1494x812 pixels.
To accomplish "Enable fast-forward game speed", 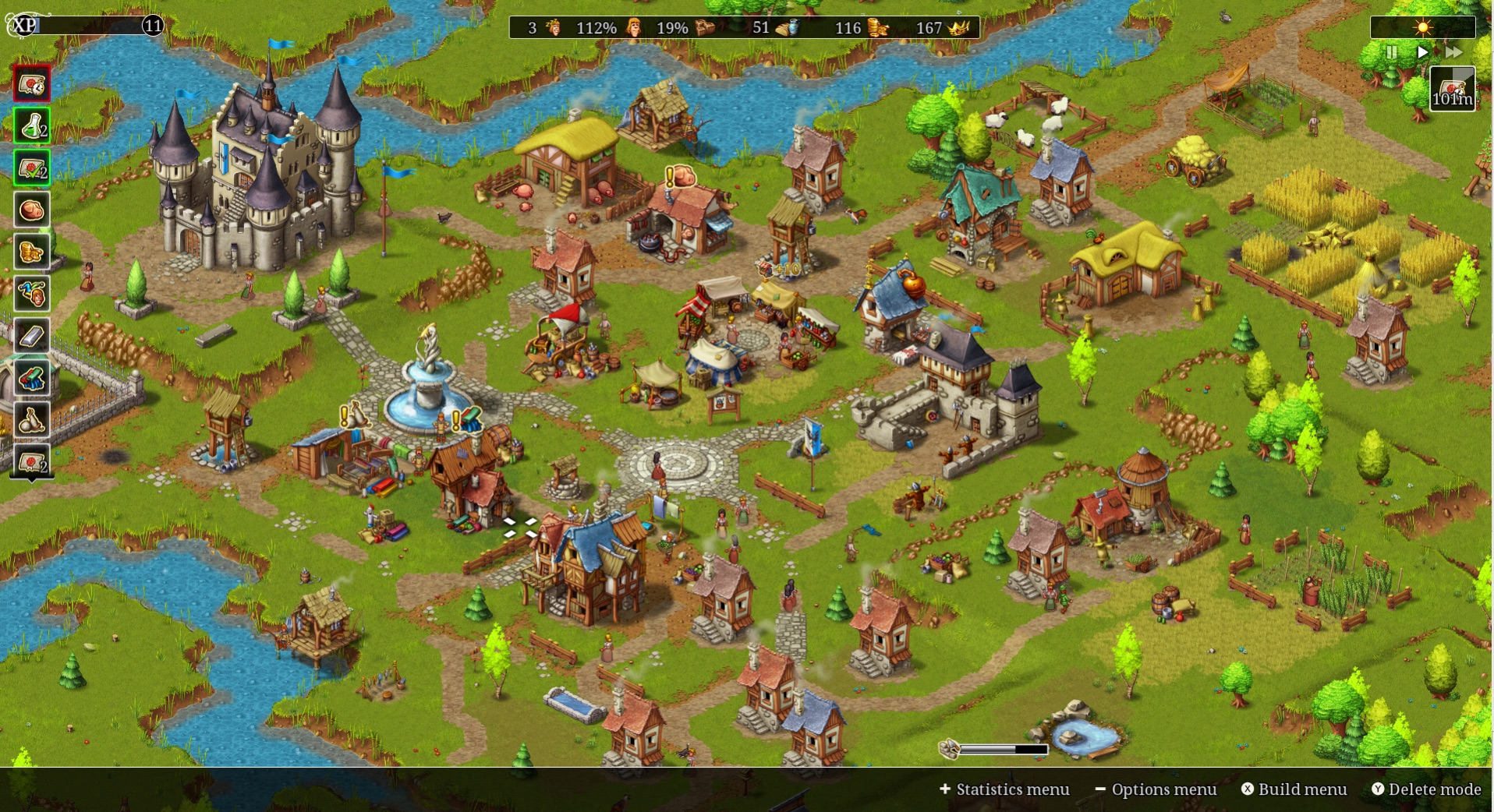I will (1455, 52).
